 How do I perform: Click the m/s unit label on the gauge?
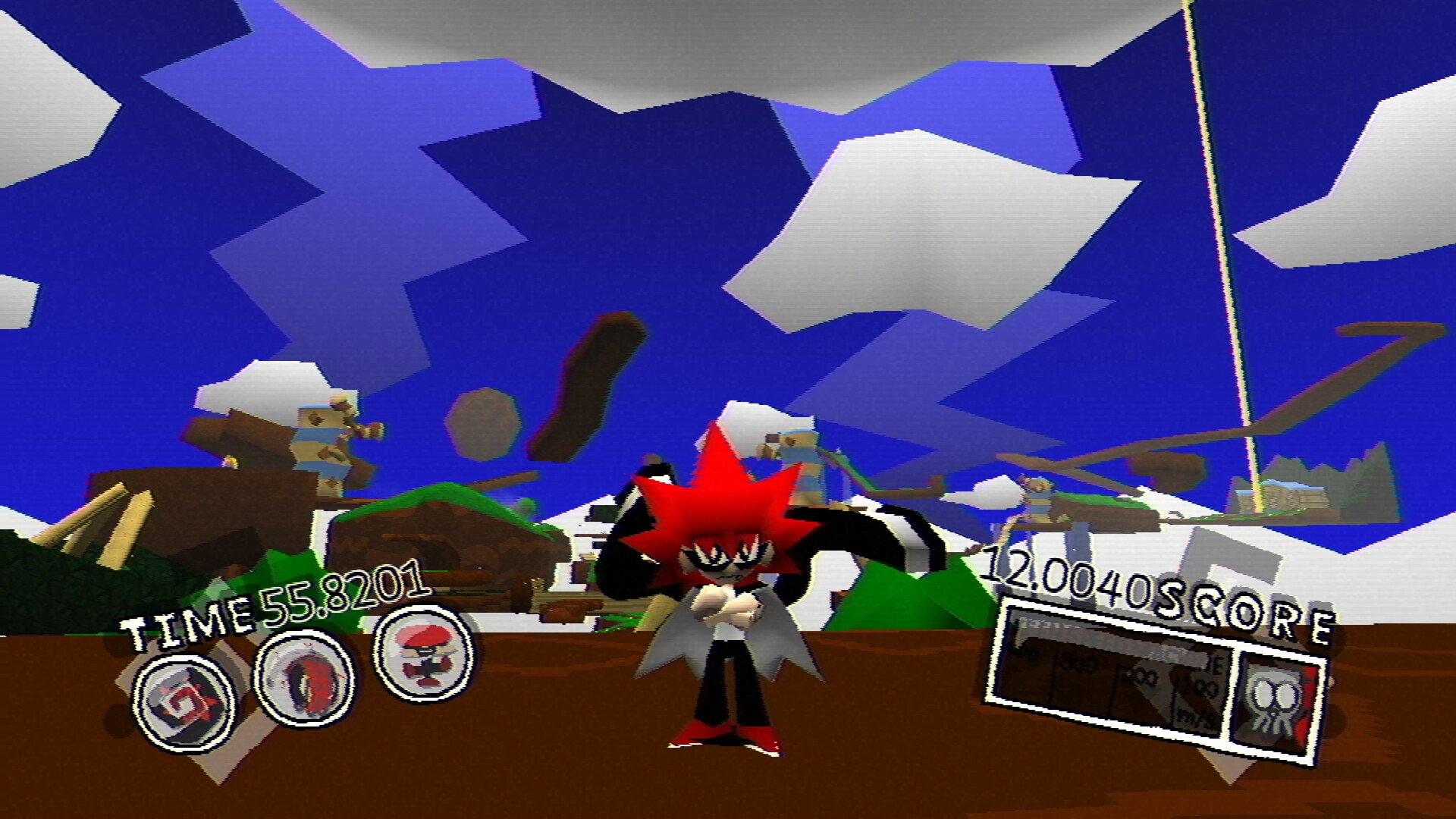coord(1188,717)
